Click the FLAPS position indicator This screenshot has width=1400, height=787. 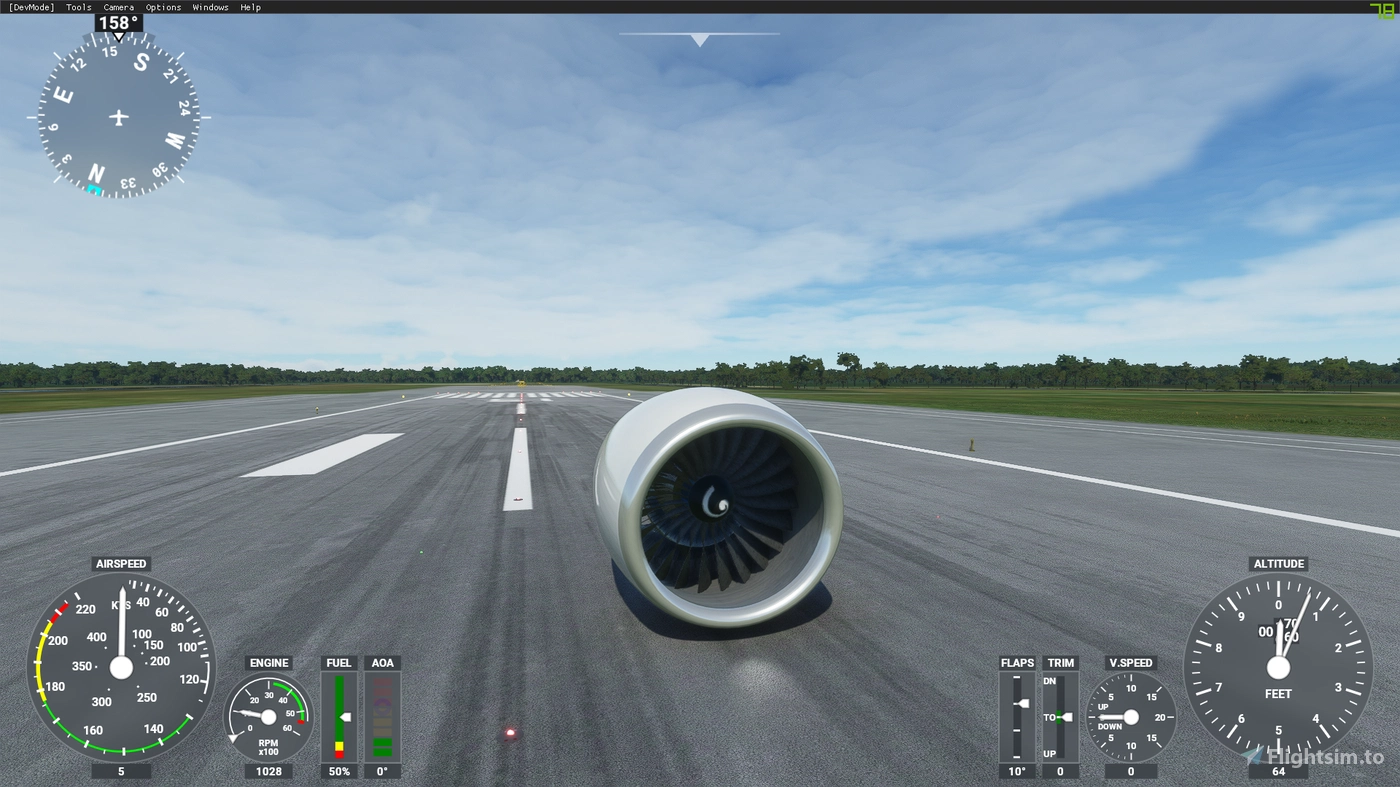(1017, 715)
